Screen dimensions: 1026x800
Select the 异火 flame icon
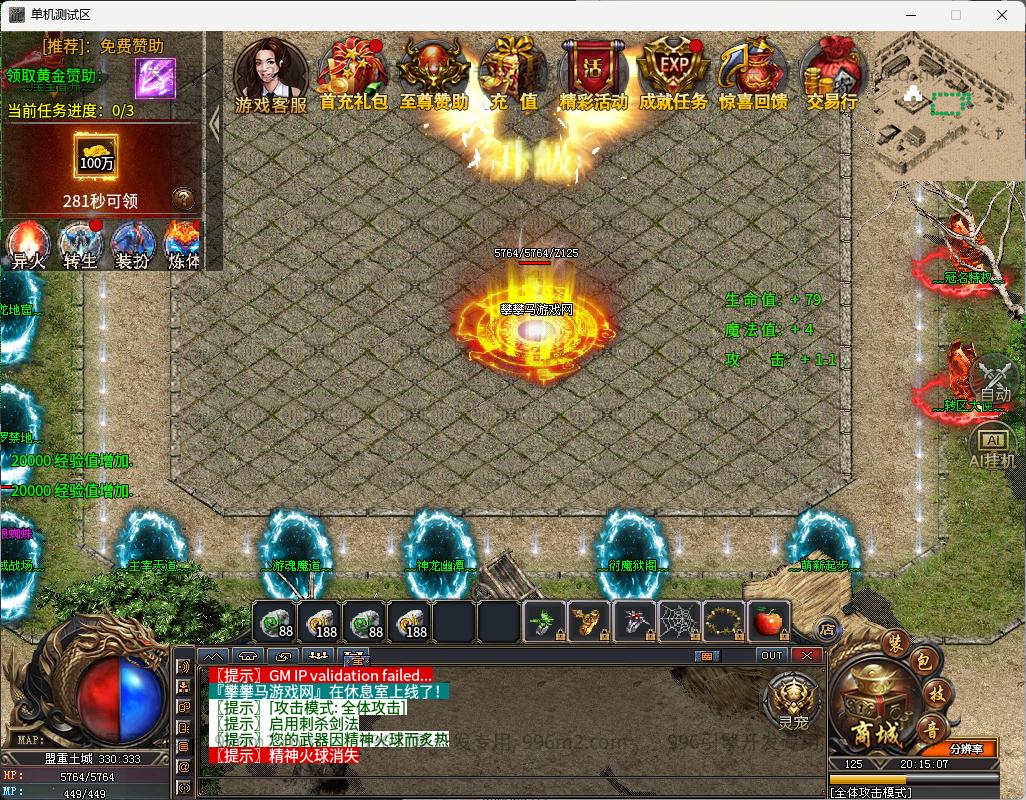pyautogui.click(x=28, y=245)
